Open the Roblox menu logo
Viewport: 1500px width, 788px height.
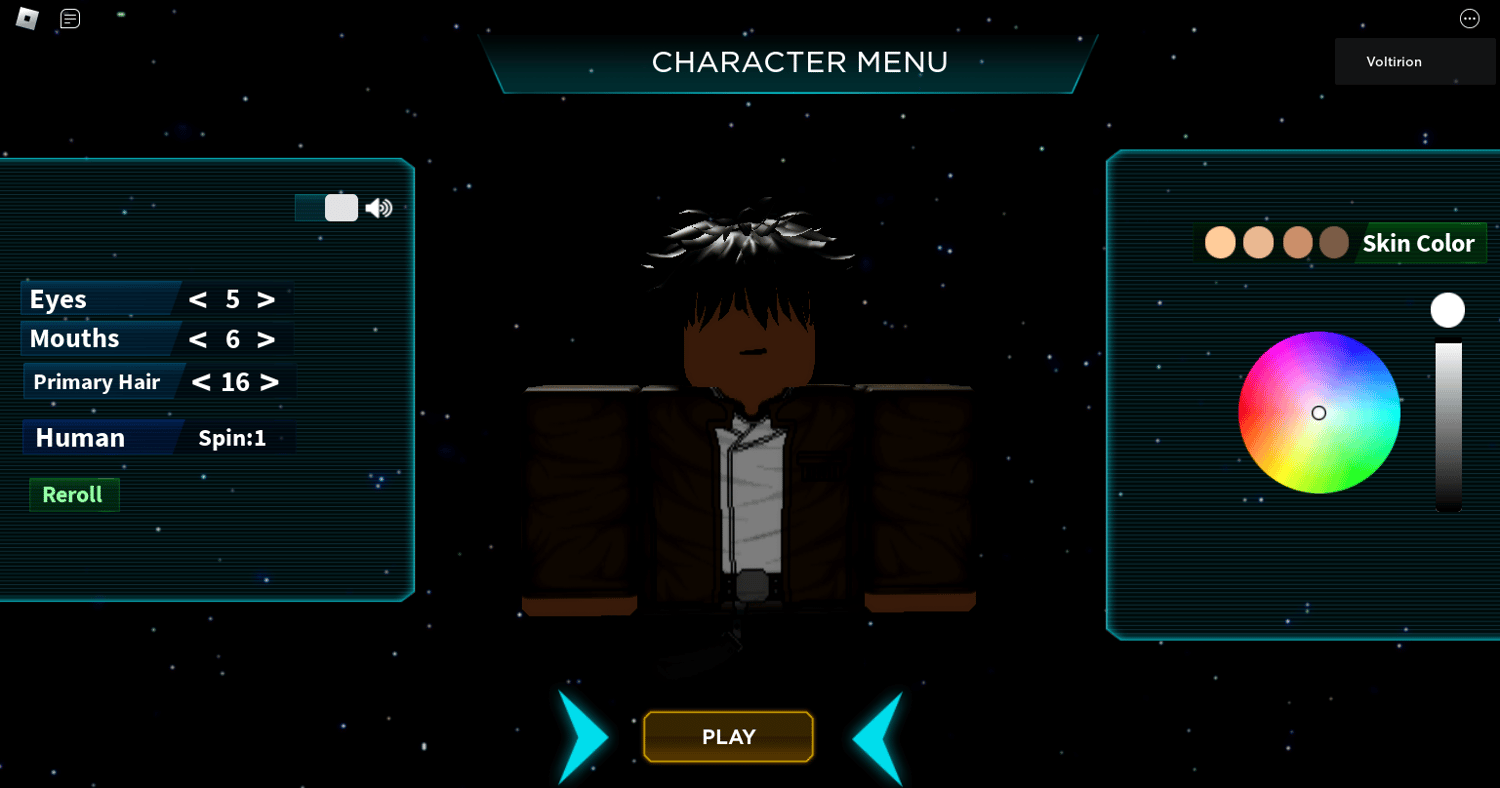[27, 19]
